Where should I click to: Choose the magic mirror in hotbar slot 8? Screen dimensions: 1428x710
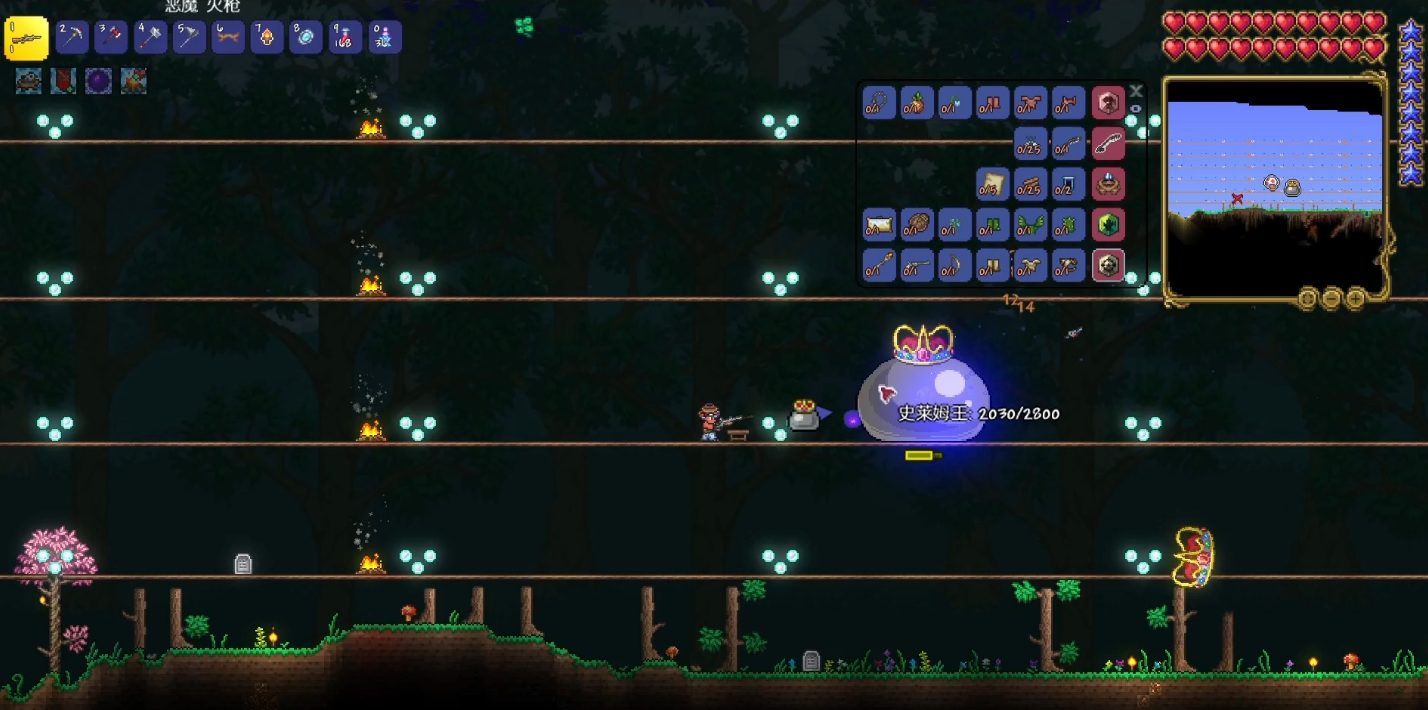pos(306,38)
